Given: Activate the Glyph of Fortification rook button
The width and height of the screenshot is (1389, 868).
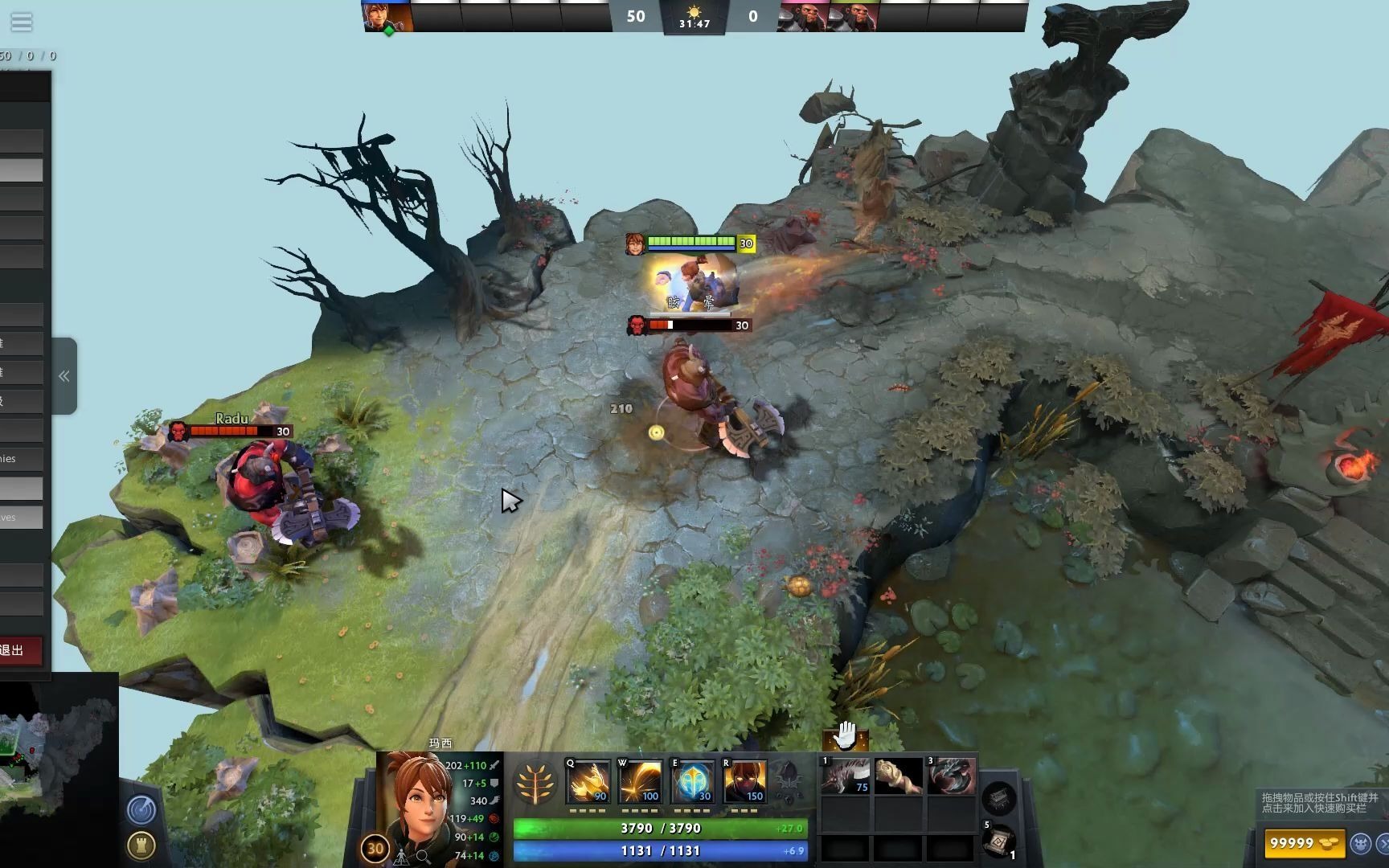Looking at the screenshot, I should point(141,845).
